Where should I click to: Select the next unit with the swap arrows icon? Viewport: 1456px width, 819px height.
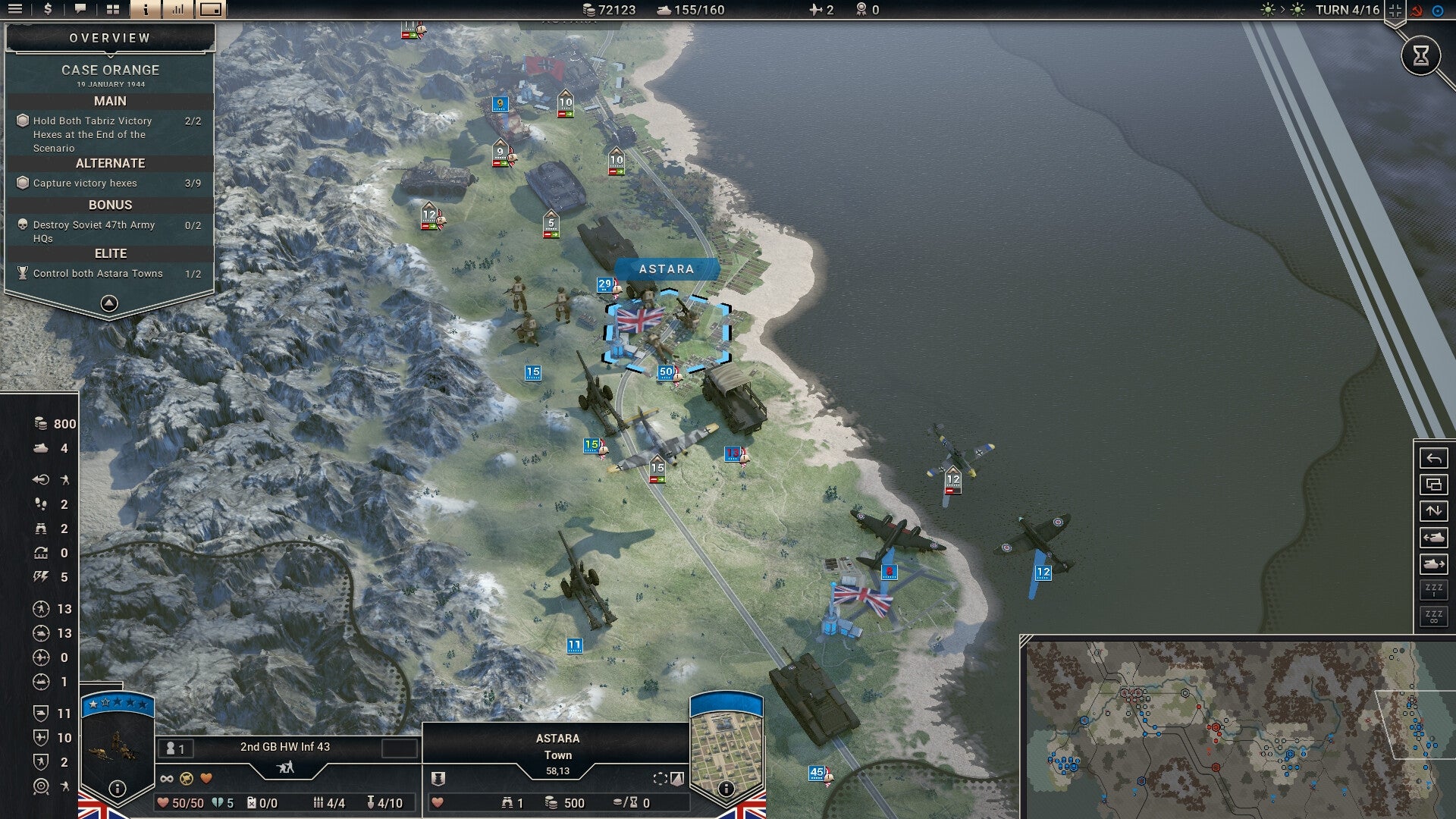(1432, 510)
